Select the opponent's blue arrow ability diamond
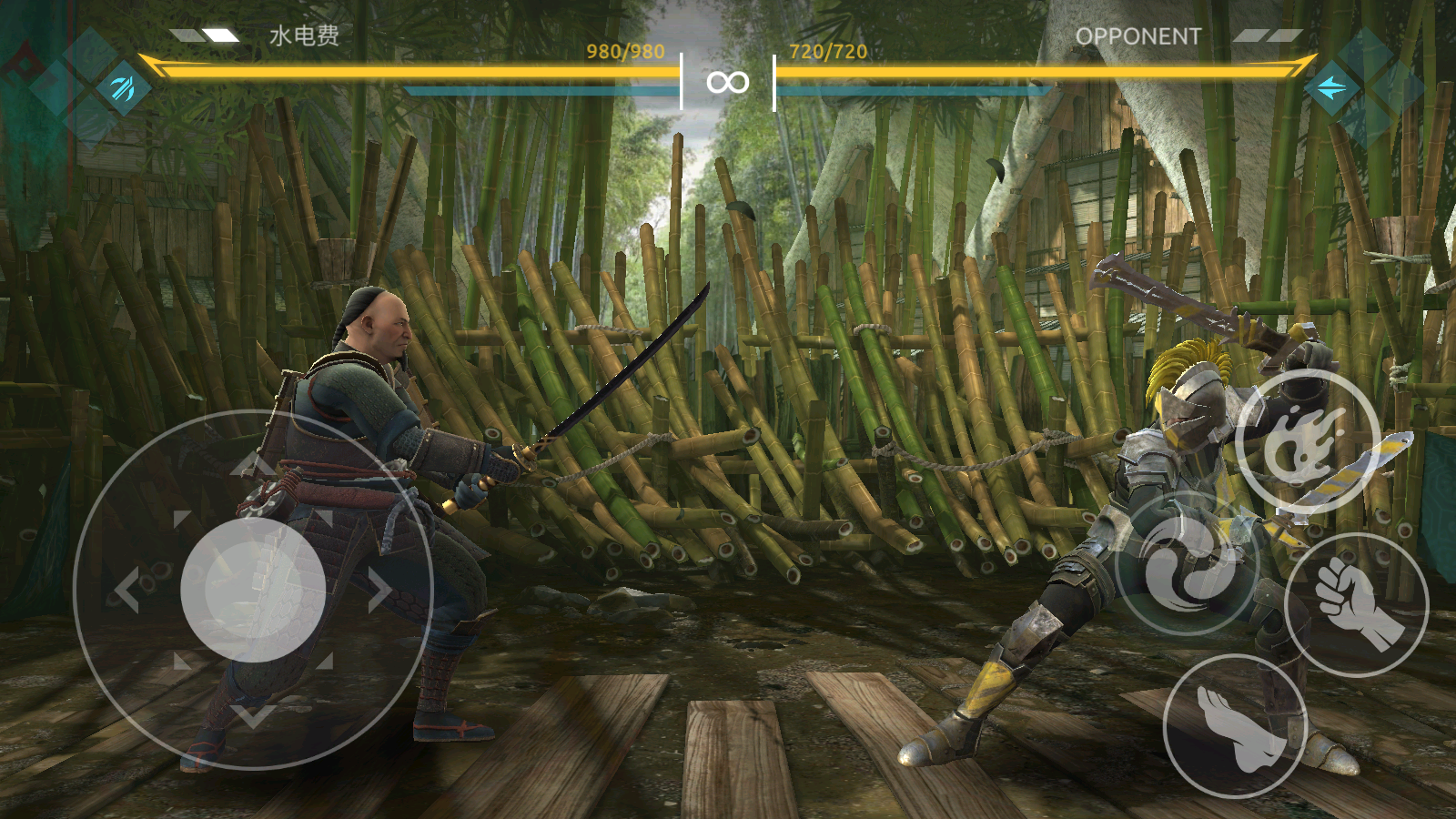 (1332, 88)
